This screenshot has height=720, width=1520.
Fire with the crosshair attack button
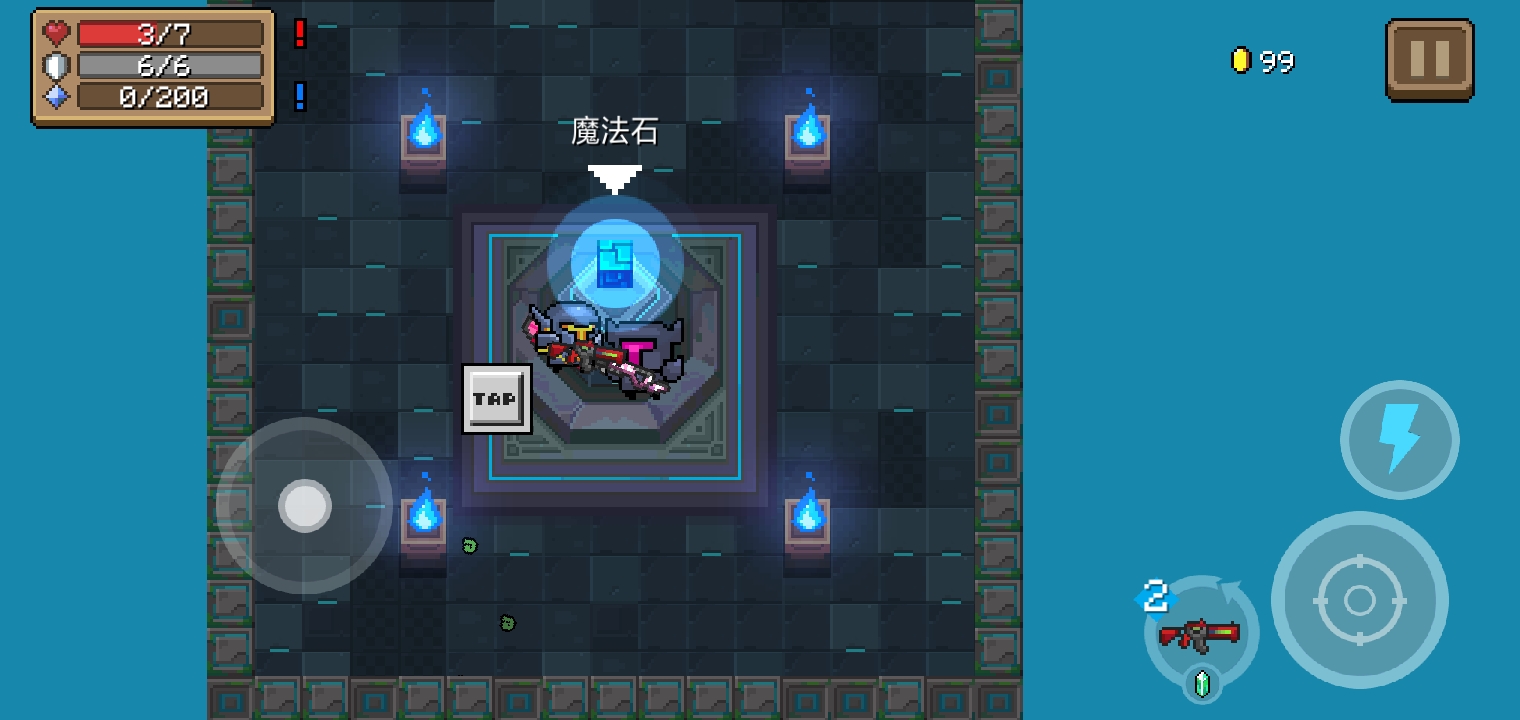(x=1359, y=600)
